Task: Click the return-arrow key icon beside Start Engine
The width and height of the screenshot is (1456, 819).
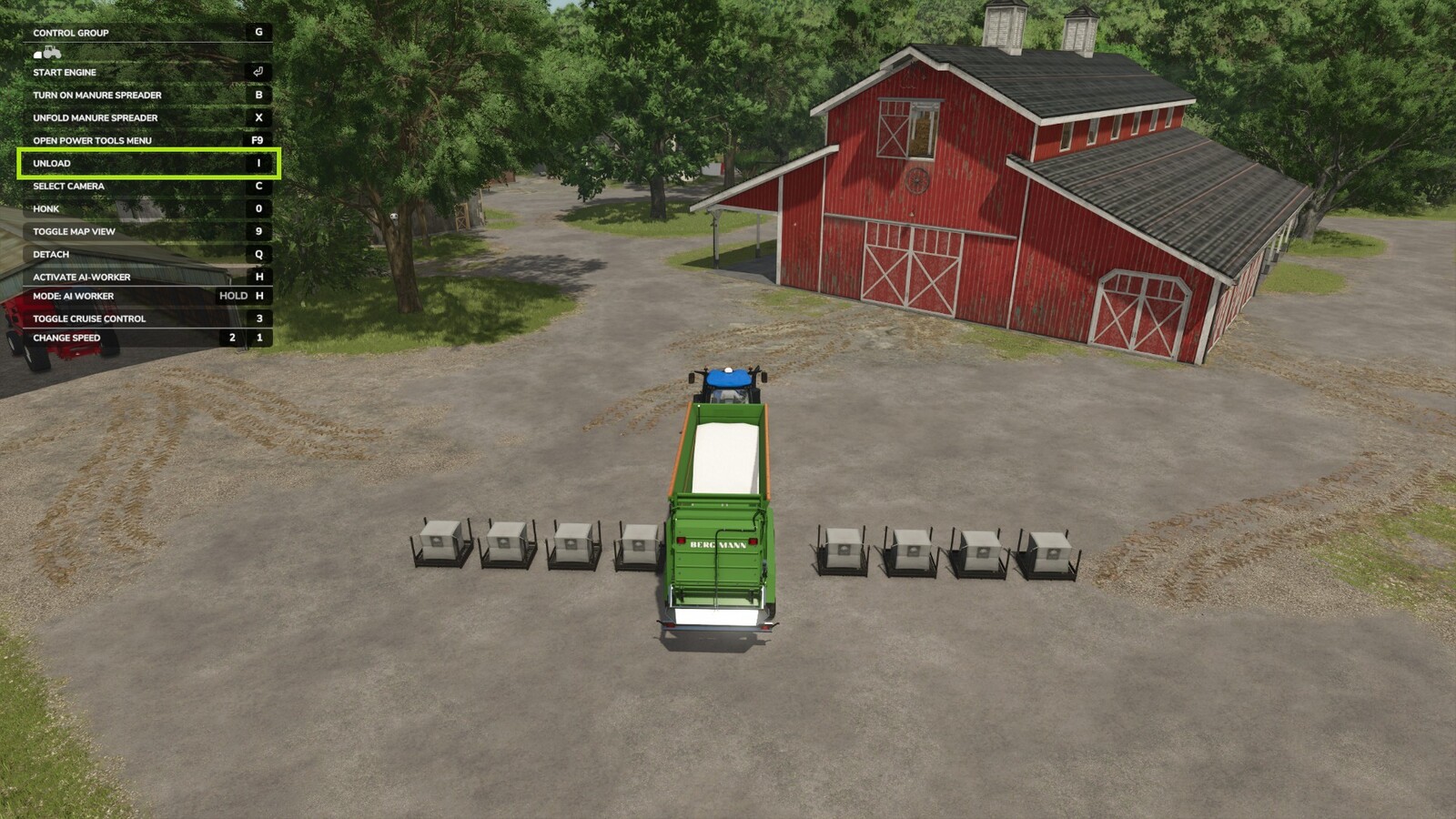Action: tap(259, 71)
